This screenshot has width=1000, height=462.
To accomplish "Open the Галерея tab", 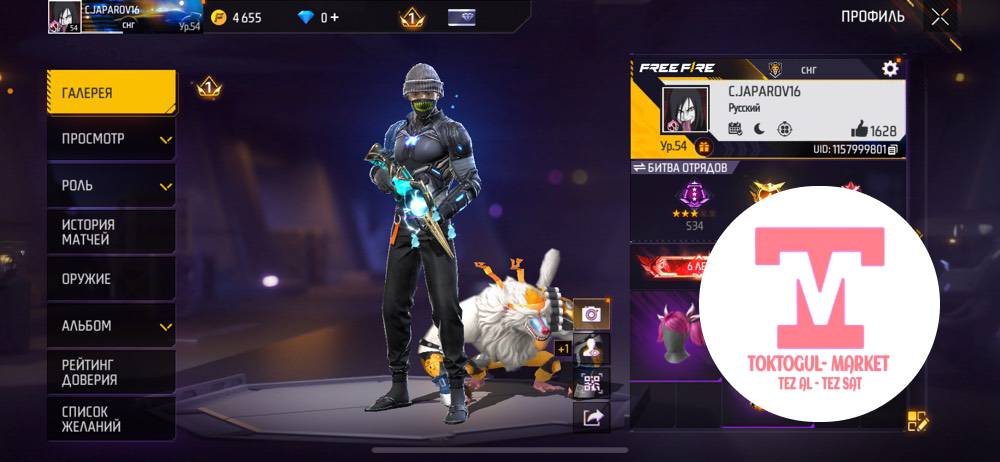I will click(110, 93).
